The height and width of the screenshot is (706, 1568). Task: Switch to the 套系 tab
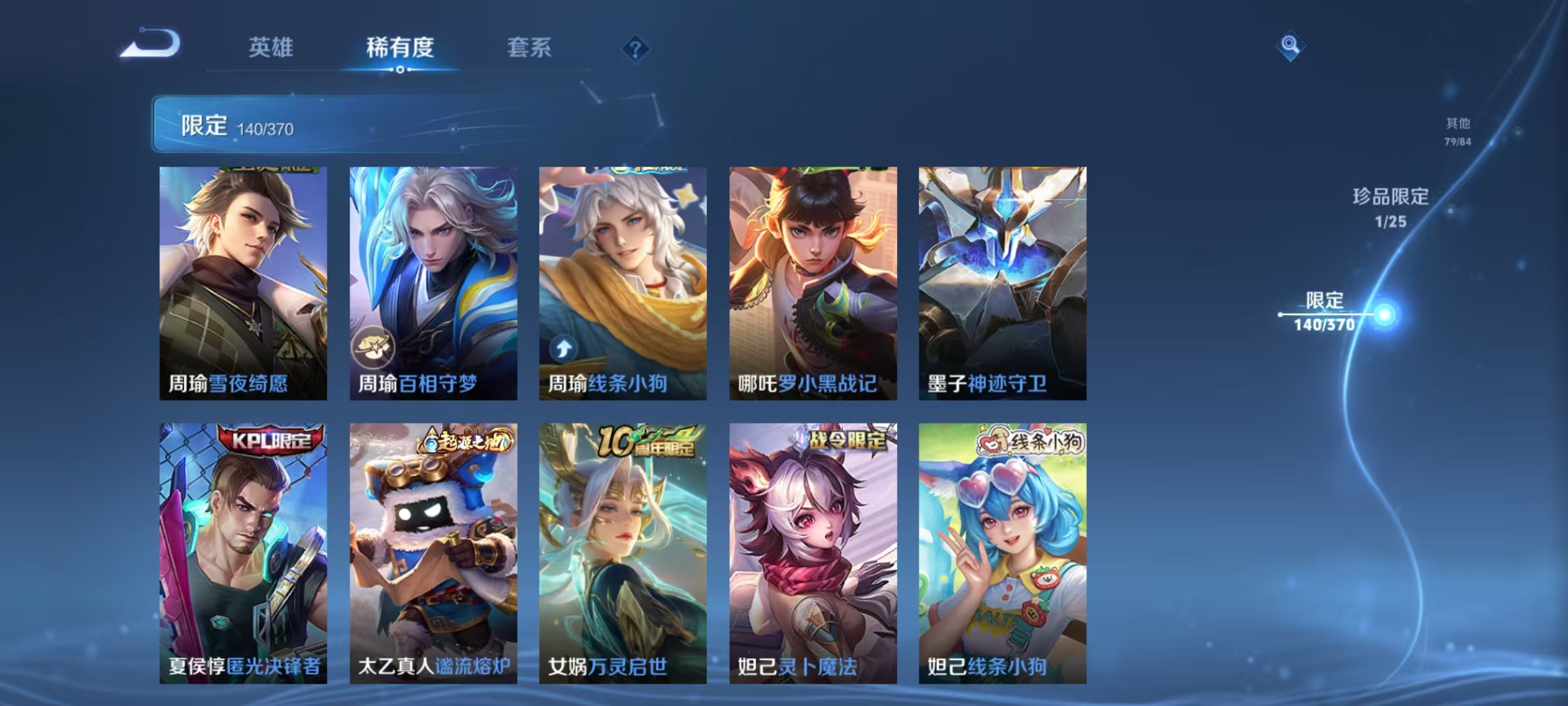pos(531,48)
